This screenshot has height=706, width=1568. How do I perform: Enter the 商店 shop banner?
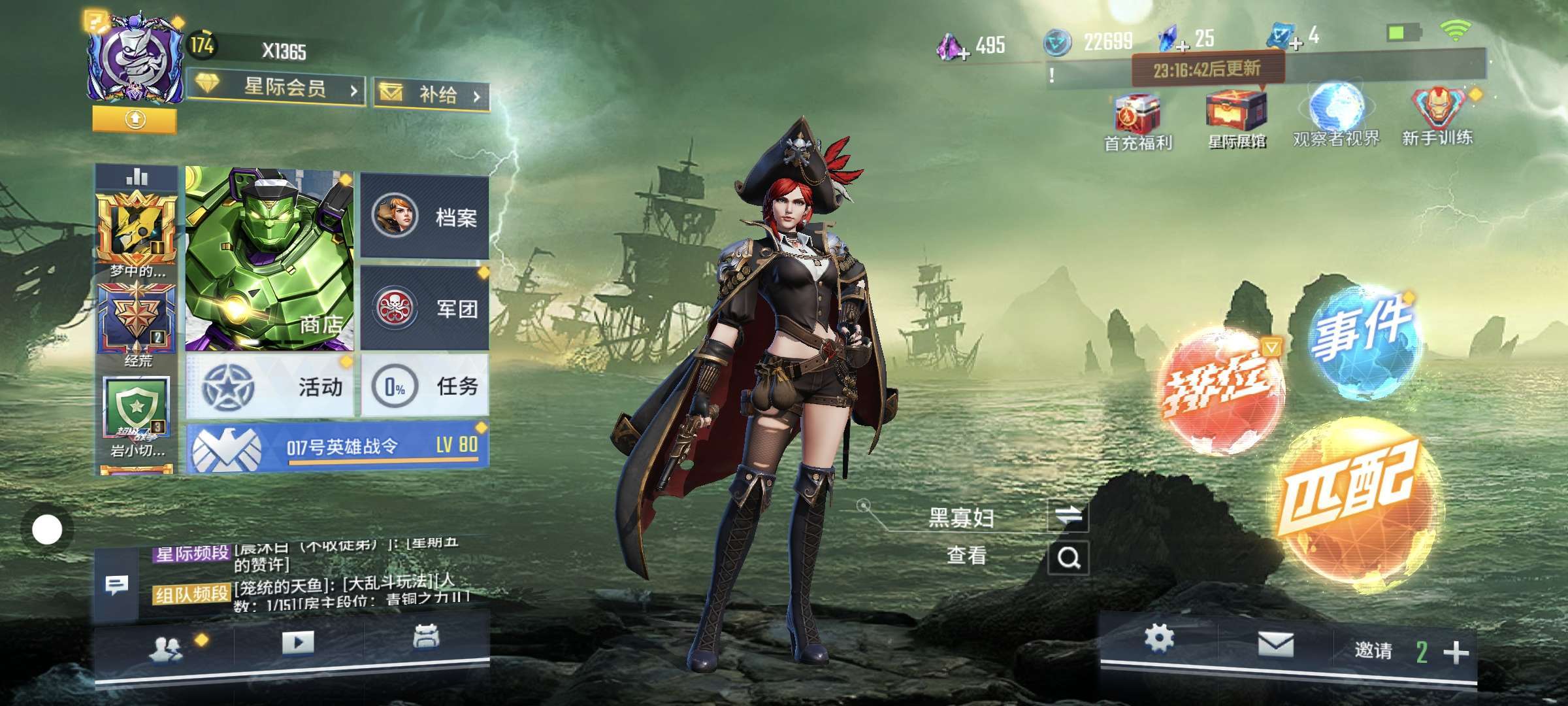click(x=269, y=258)
